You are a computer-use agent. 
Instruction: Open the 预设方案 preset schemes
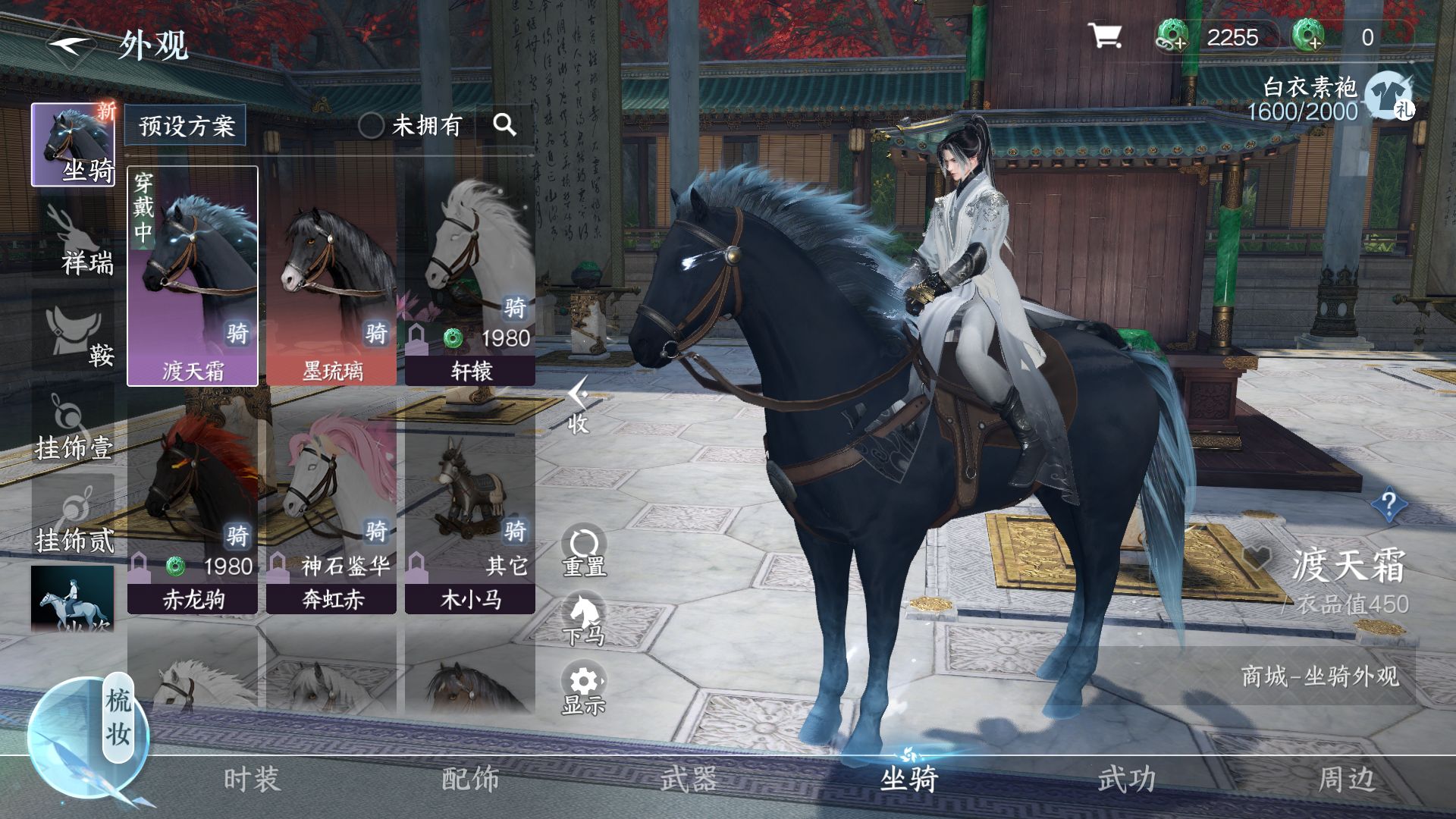click(186, 125)
